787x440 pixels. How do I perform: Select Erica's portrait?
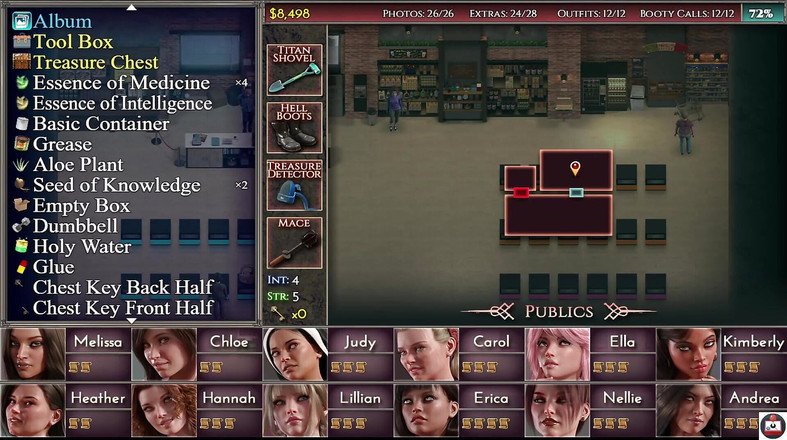(x=458, y=410)
